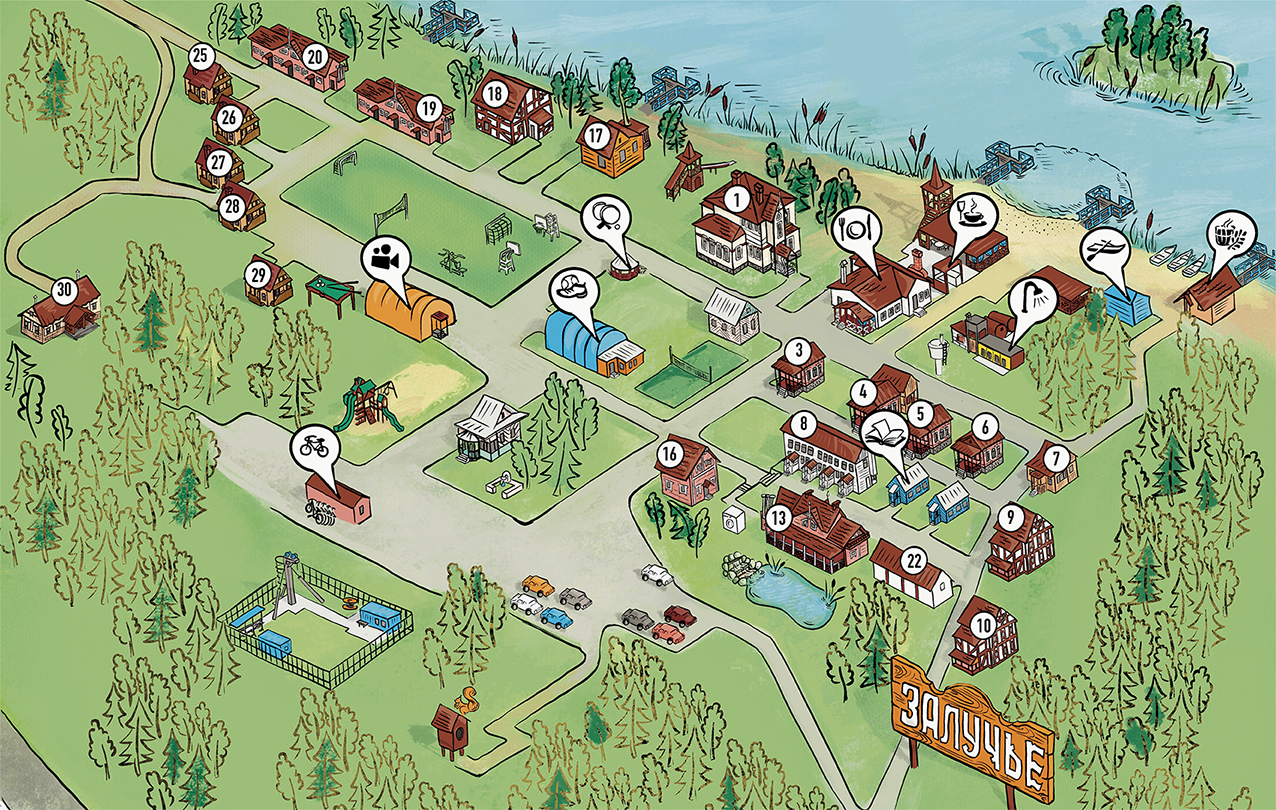Screen dimensions: 1276x810
Task: Select the movie camera map marker
Action: point(383,258)
